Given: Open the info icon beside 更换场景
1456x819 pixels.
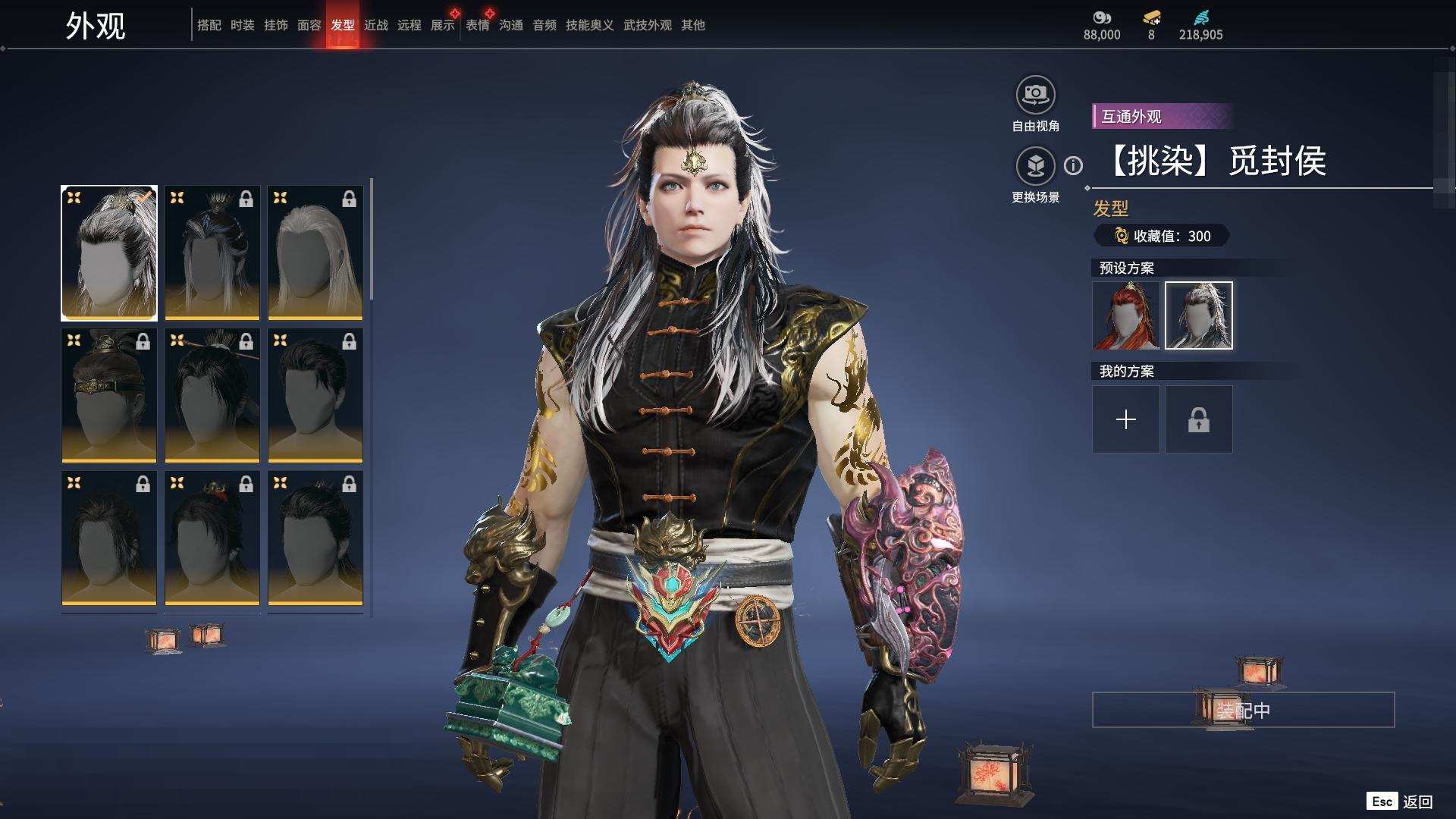Looking at the screenshot, I should coord(1073,165).
